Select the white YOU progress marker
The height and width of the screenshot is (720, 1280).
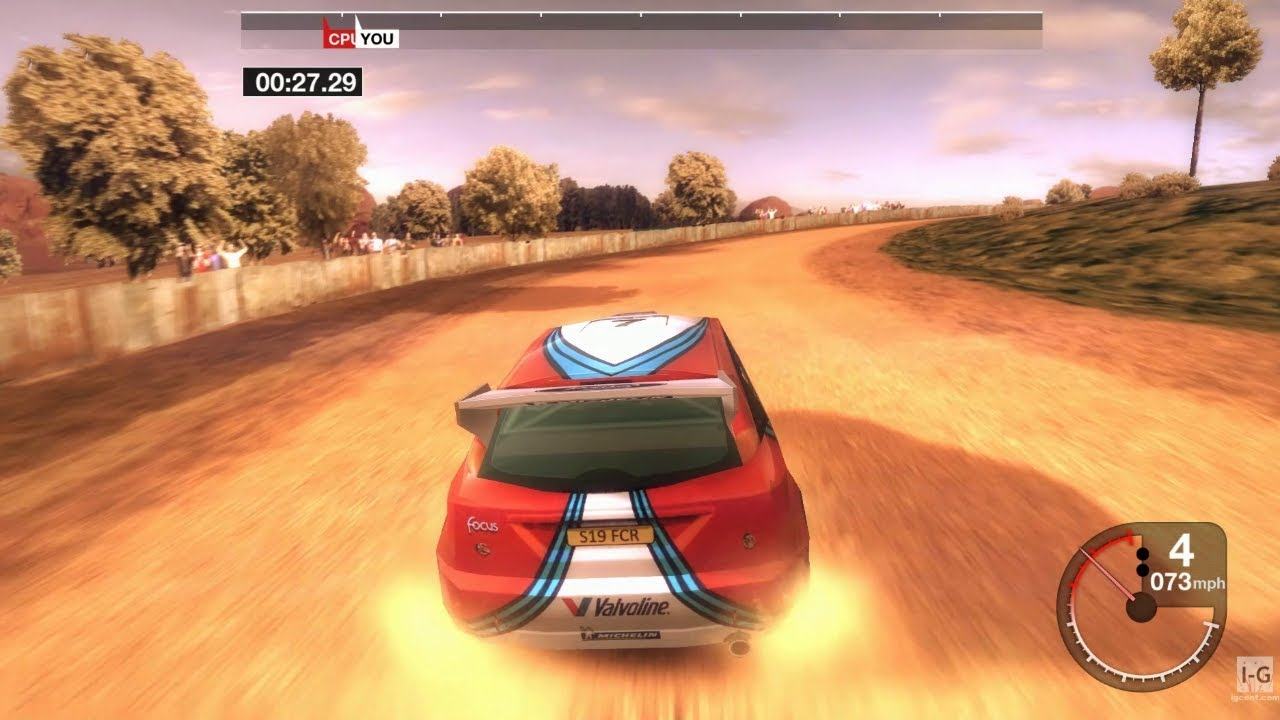pos(377,38)
